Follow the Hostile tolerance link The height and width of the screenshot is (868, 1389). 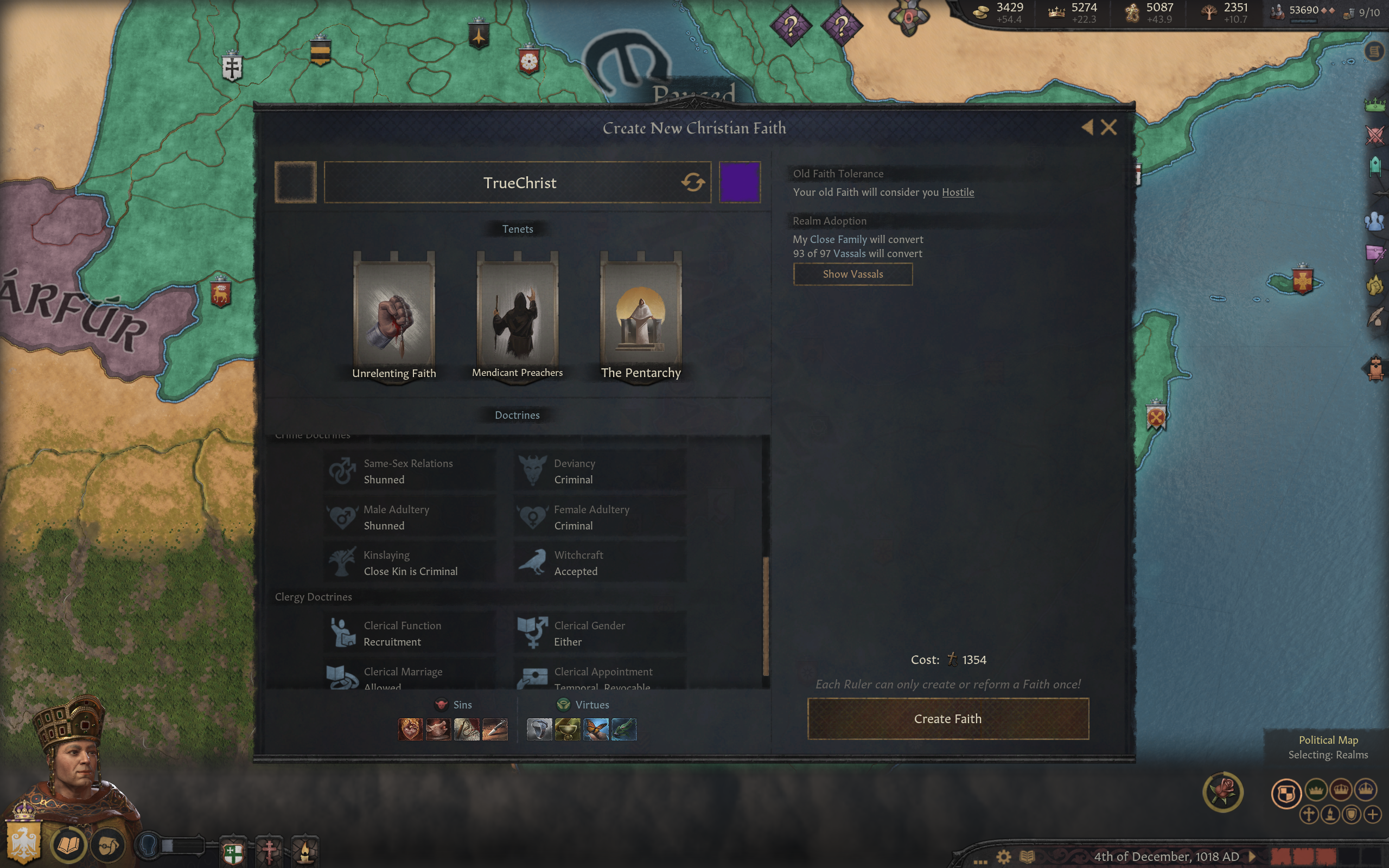coord(957,192)
